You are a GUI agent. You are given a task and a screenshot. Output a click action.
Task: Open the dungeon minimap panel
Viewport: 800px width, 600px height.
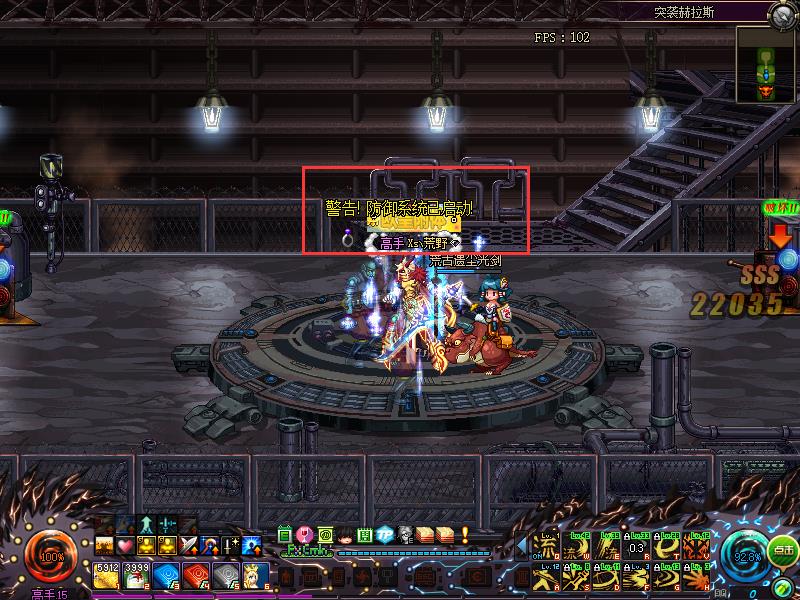(x=766, y=64)
